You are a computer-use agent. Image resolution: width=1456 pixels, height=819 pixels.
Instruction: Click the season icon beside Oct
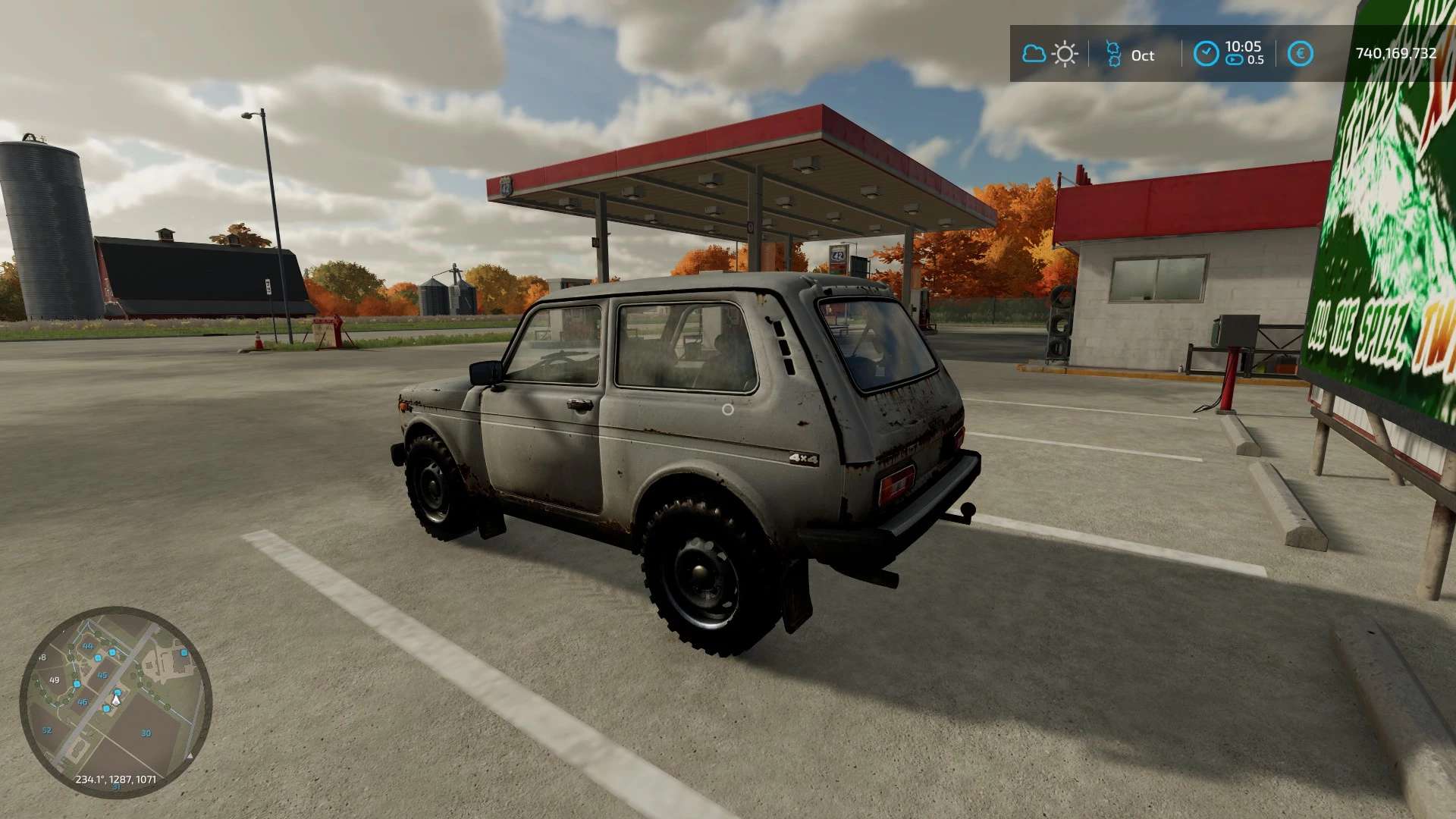(x=1112, y=54)
